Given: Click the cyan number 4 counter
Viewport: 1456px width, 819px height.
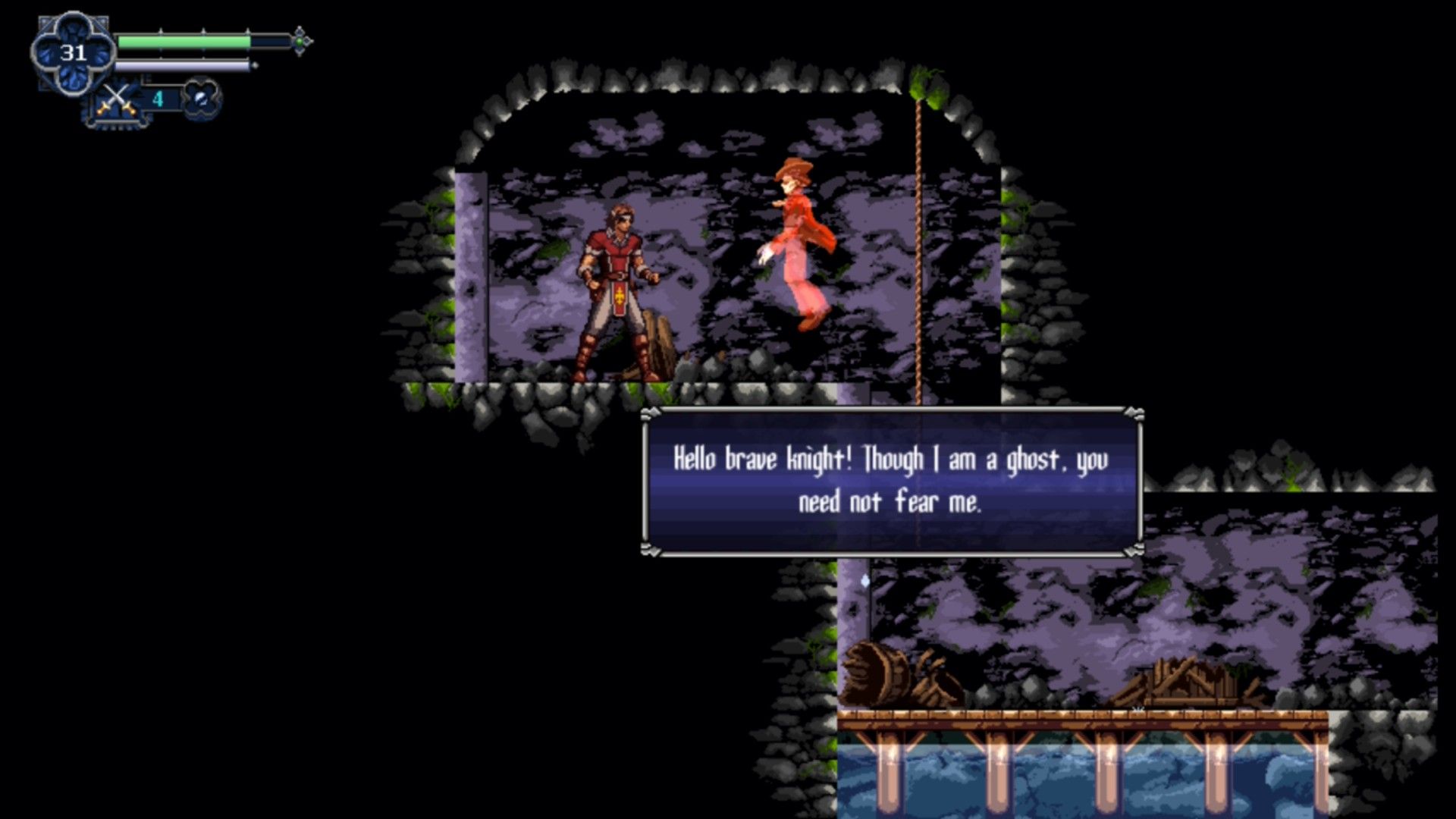Looking at the screenshot, I should (158, 97).
